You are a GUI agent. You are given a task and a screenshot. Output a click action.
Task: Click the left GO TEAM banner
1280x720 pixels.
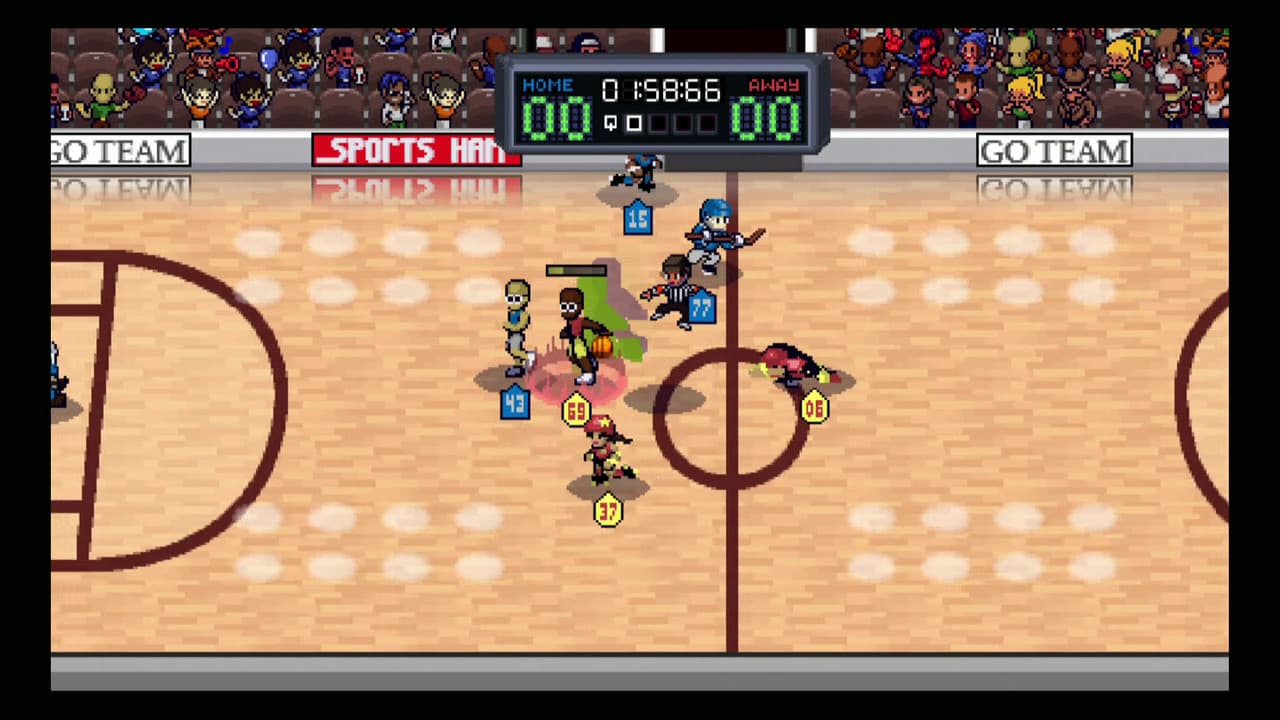click(x=119, y=151)
